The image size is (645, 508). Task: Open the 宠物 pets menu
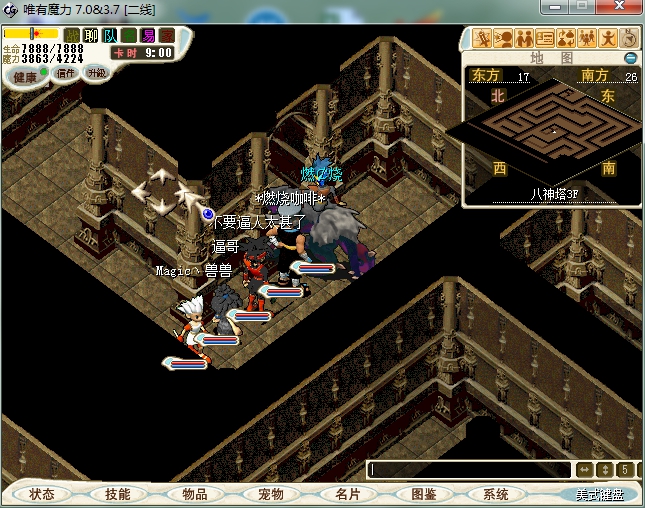click(270, 494)
